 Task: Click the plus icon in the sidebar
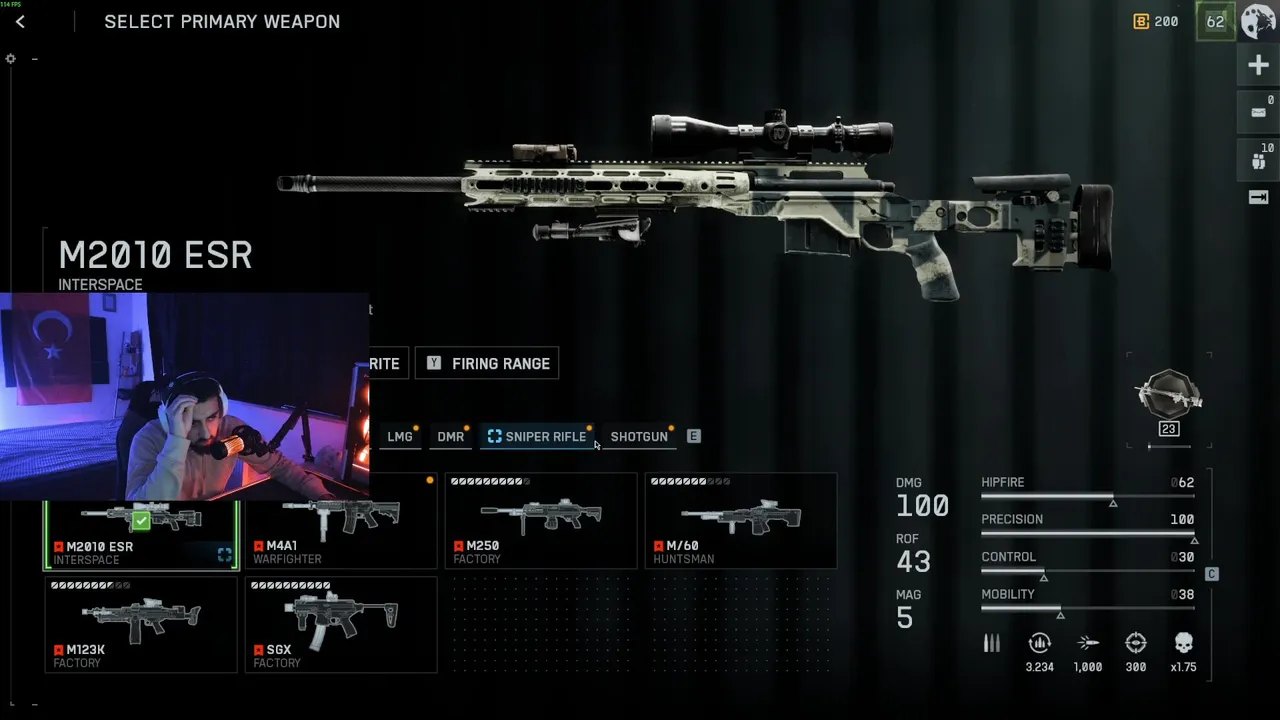(x=1258, y=66)
